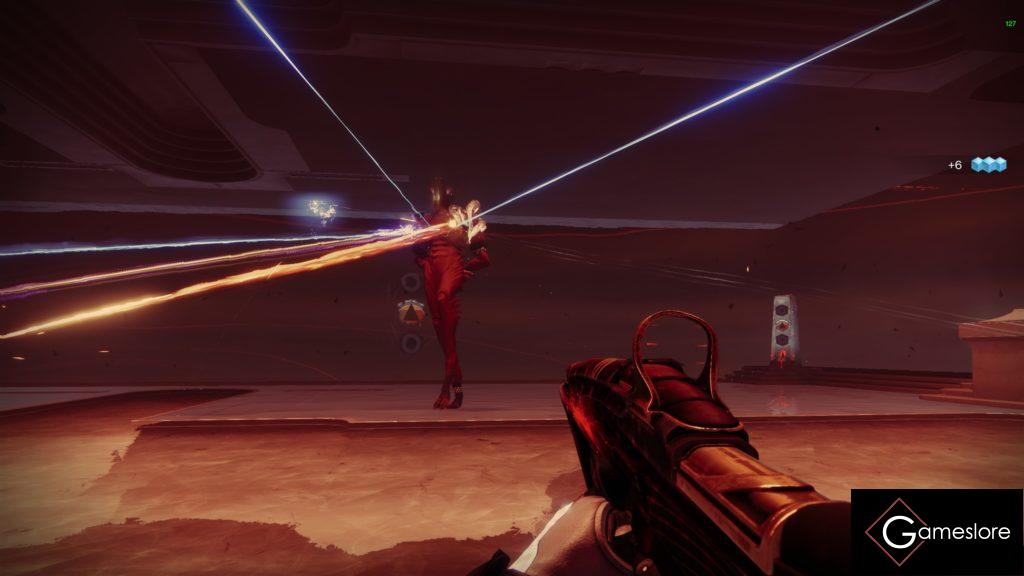Click the blue Glimmer cubes pickup icon
This screenshot has height=576, width=1024.
pos(988,164)
